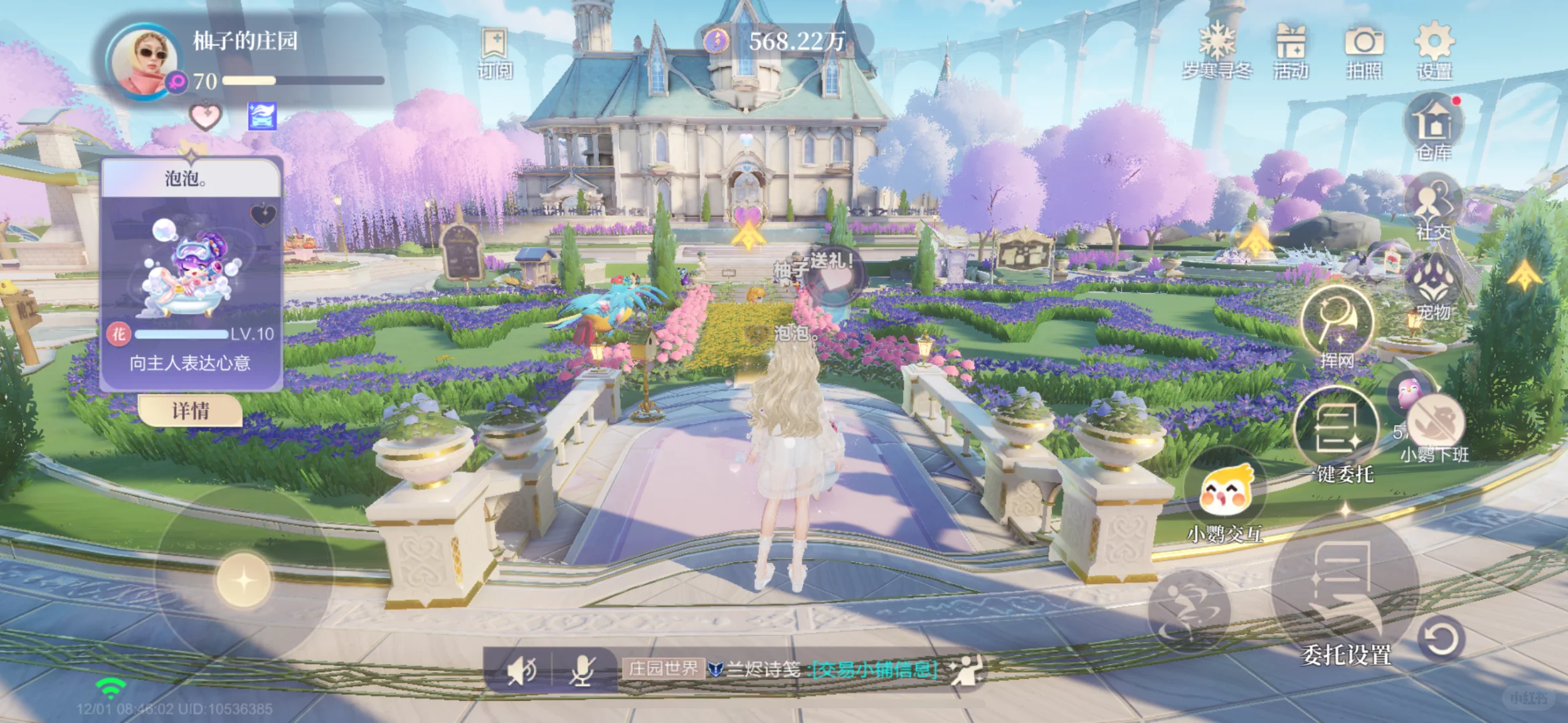The image size is (1568, 723).
Task: Open the 设置 settings gear
Action: 1434,50
